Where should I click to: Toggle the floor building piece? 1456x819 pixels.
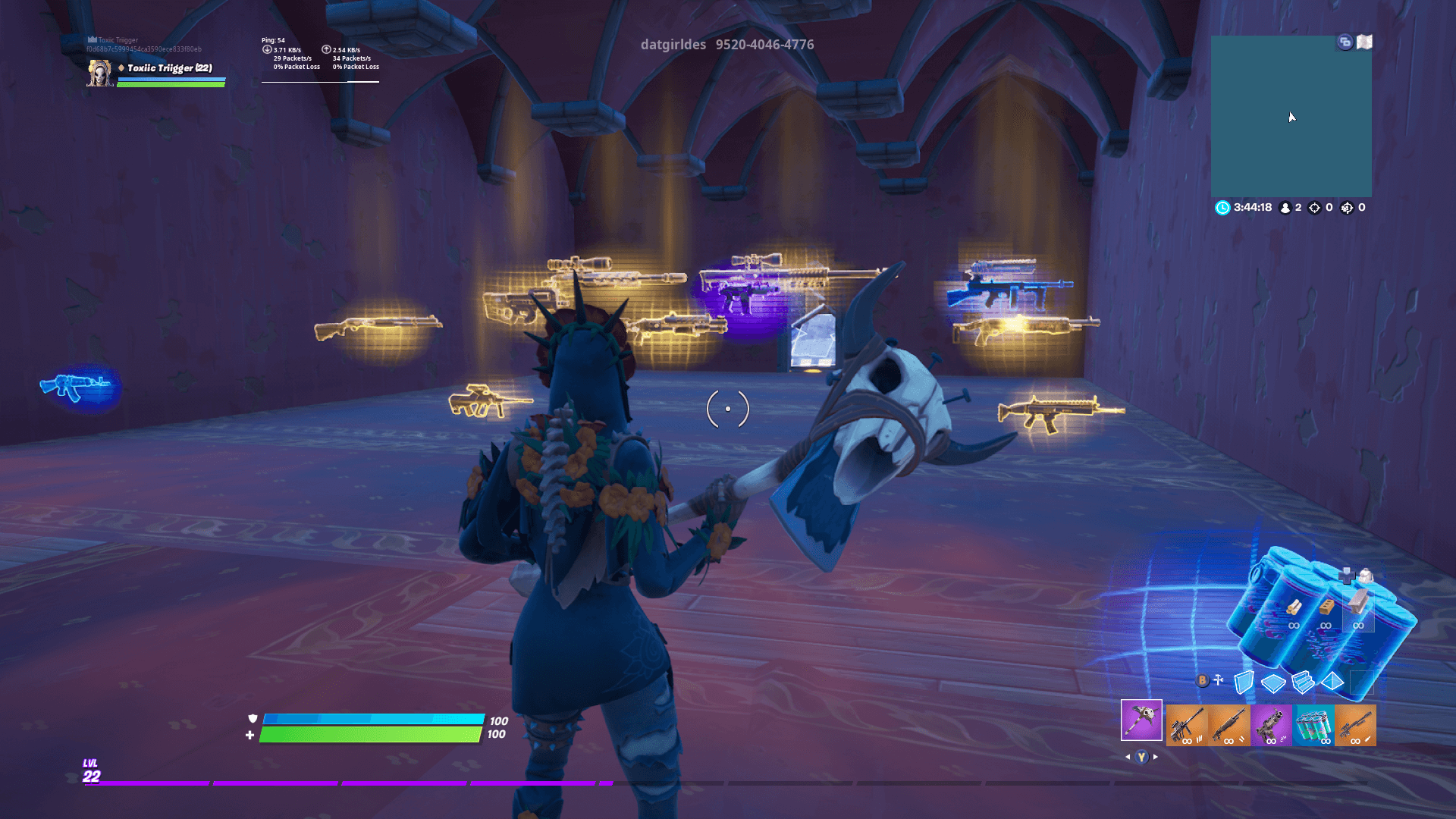pos(1273,681)
